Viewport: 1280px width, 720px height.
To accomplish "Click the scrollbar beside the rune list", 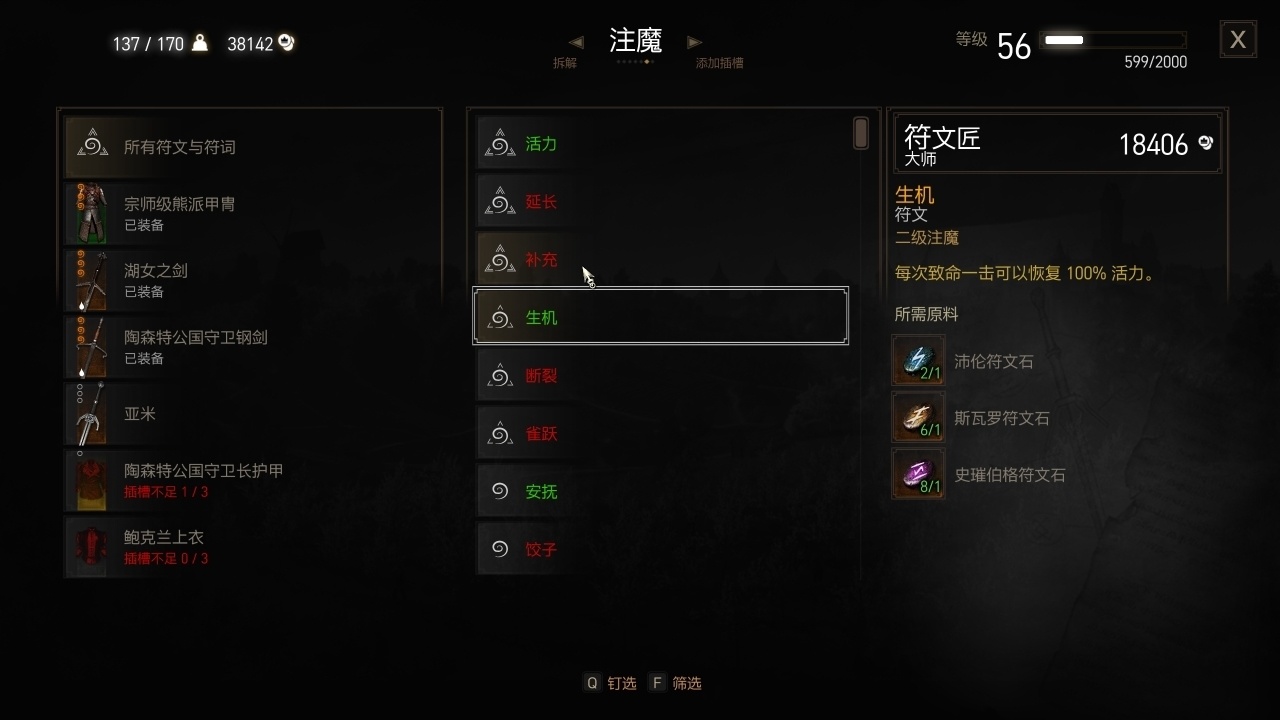I will [x=860, y=131].
